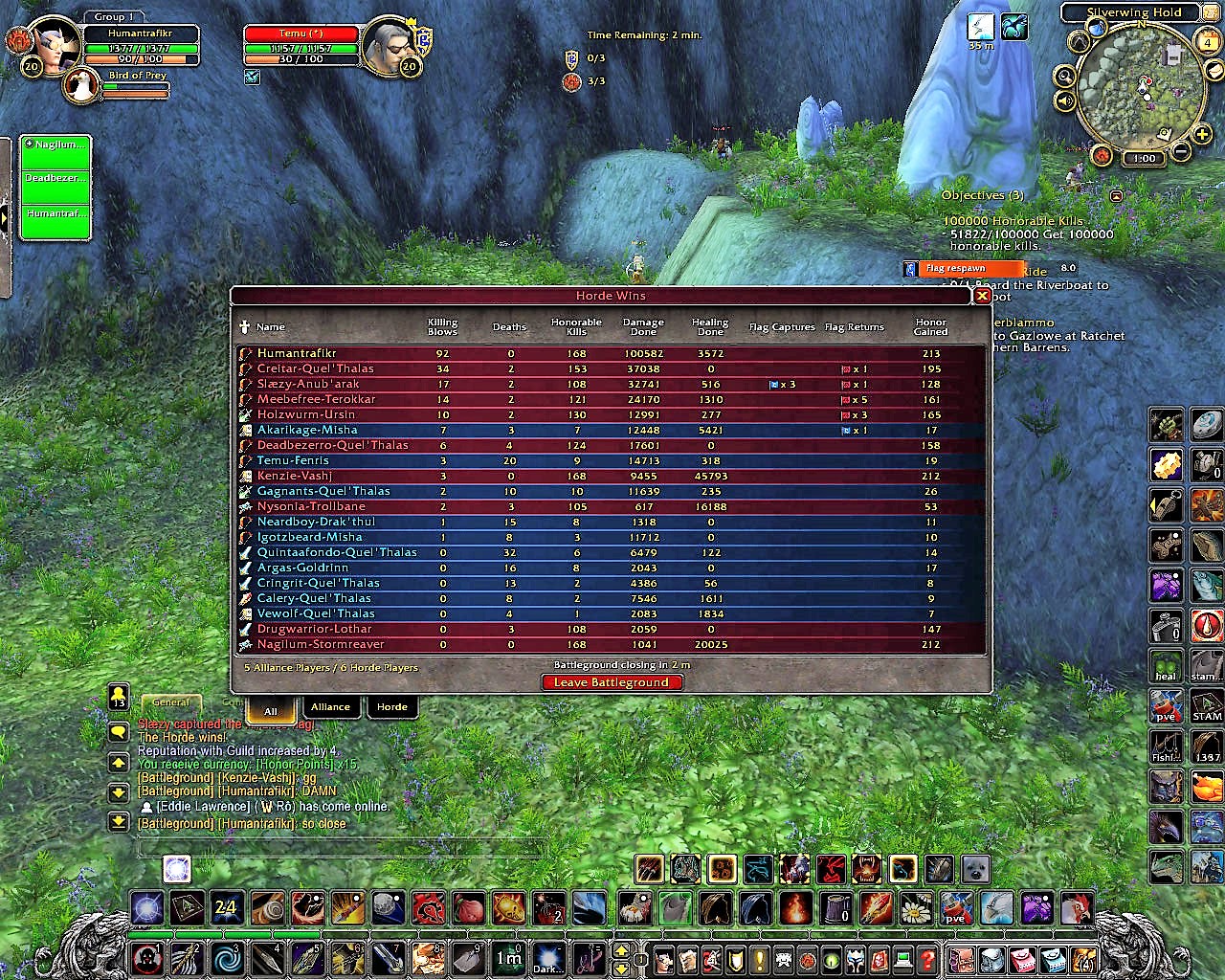
Task: Show only Horde players tab
Action: coord(391,707)
